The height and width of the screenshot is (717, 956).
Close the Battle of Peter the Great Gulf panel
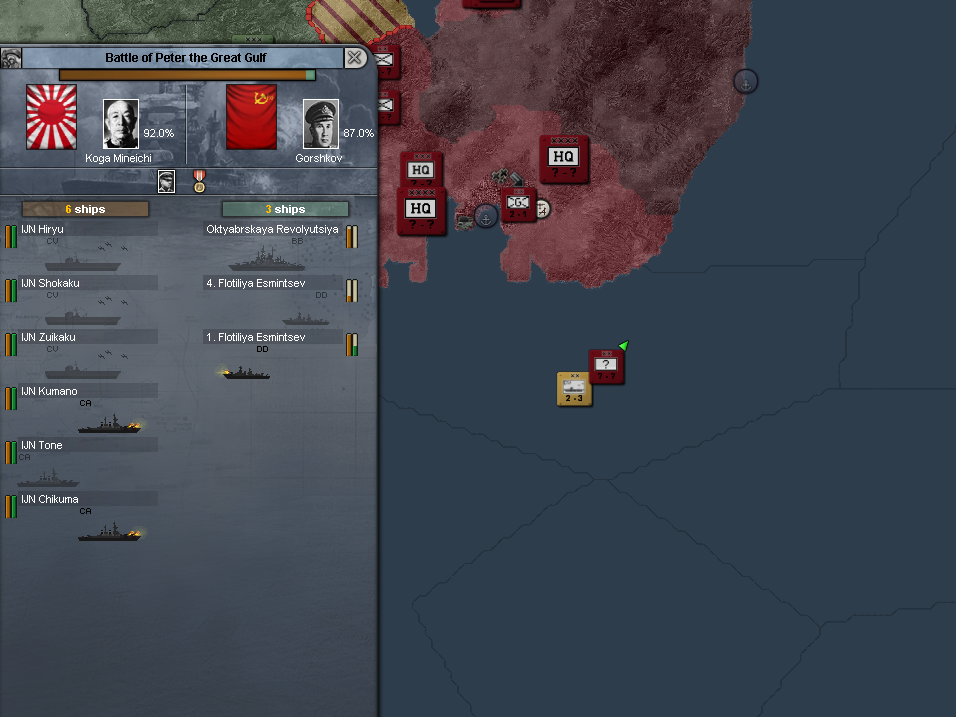tap(355, 58)
